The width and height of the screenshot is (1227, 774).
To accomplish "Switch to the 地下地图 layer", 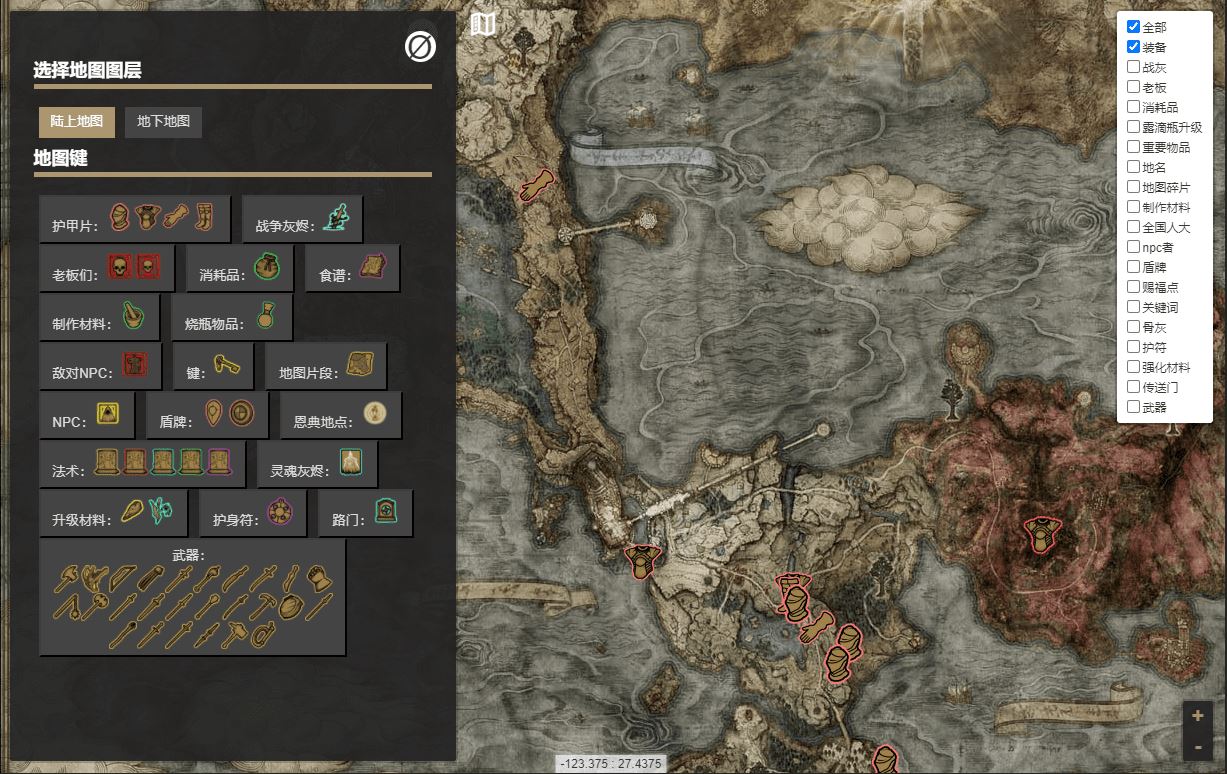I will [163, 122].
